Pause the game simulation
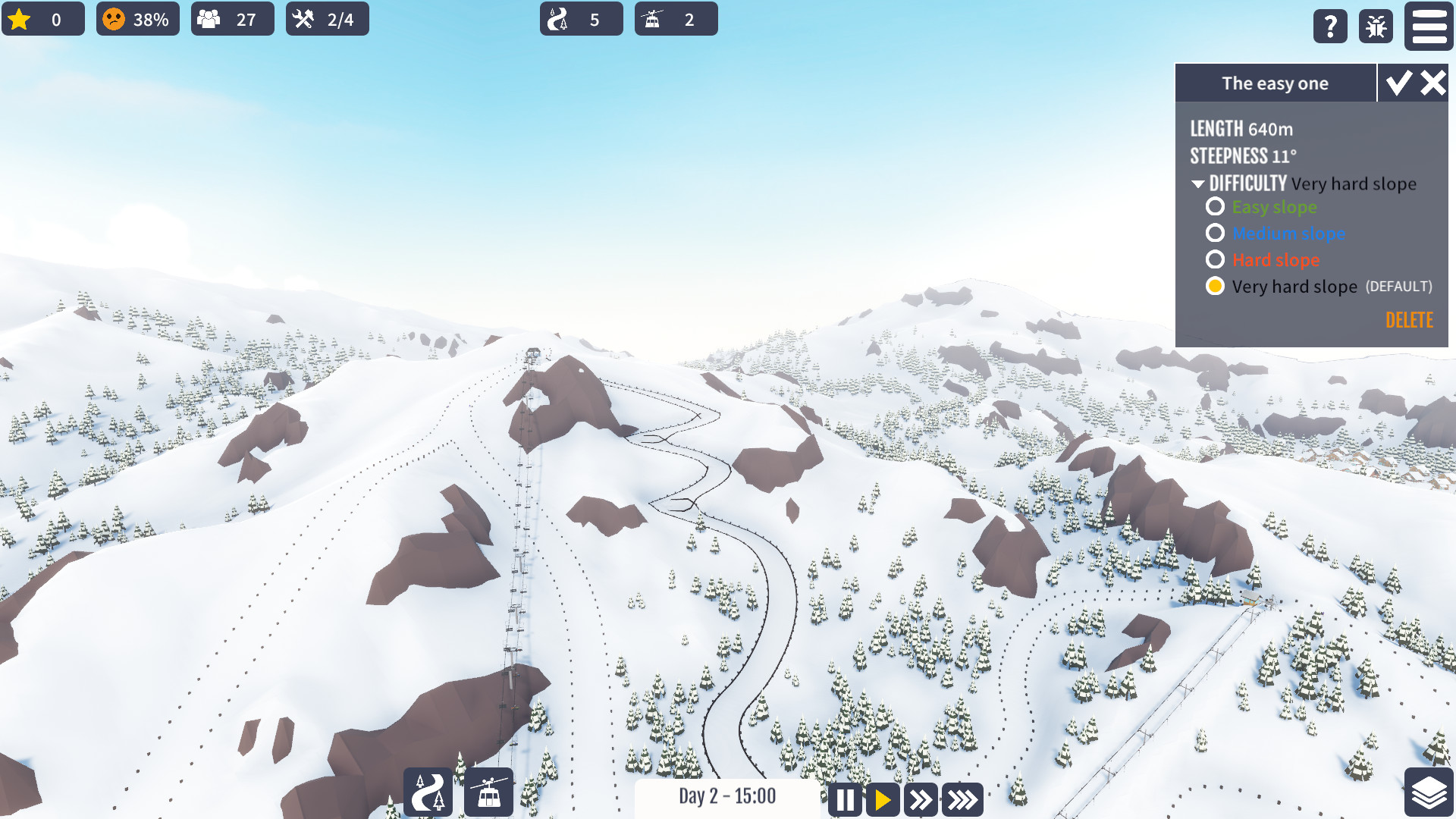The image size is (1456, 819). point(845,799)
